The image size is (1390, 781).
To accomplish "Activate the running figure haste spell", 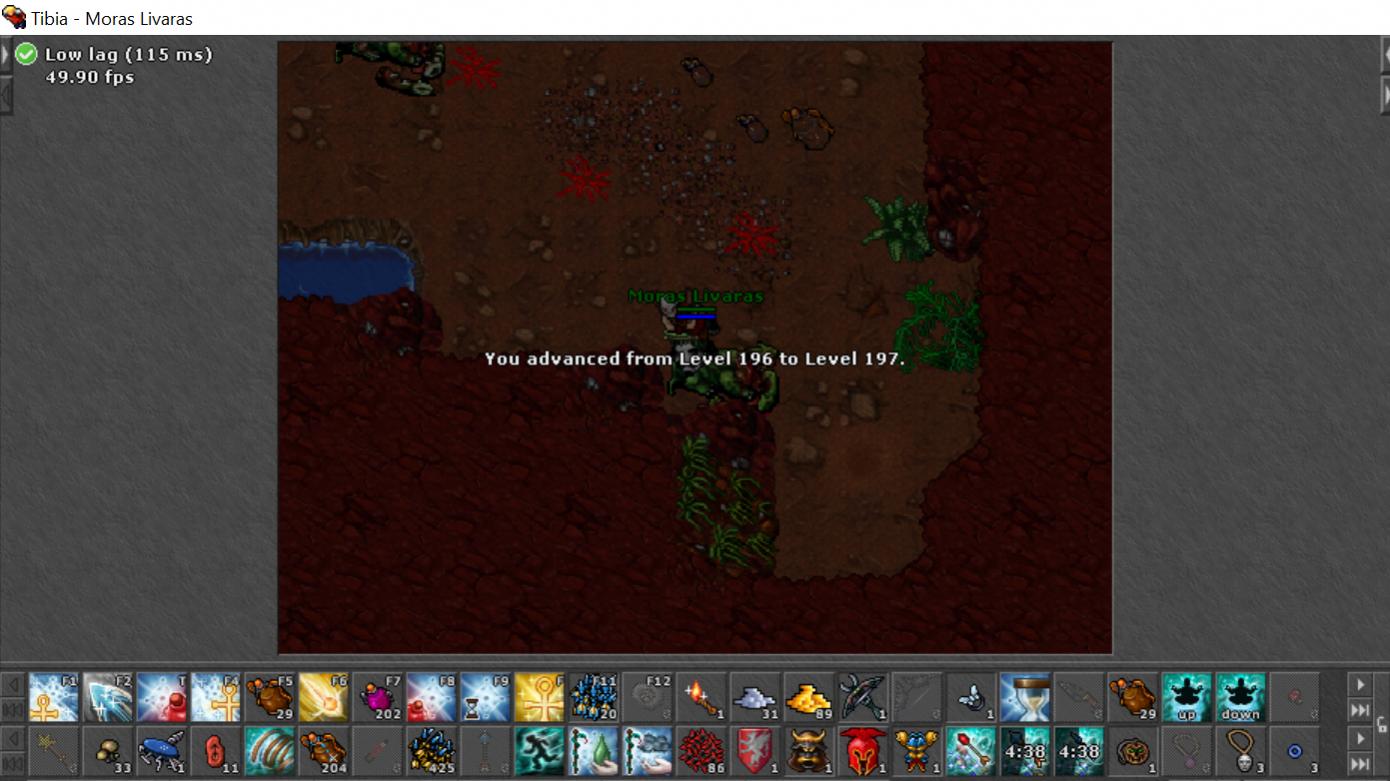I will click(540, 751).
